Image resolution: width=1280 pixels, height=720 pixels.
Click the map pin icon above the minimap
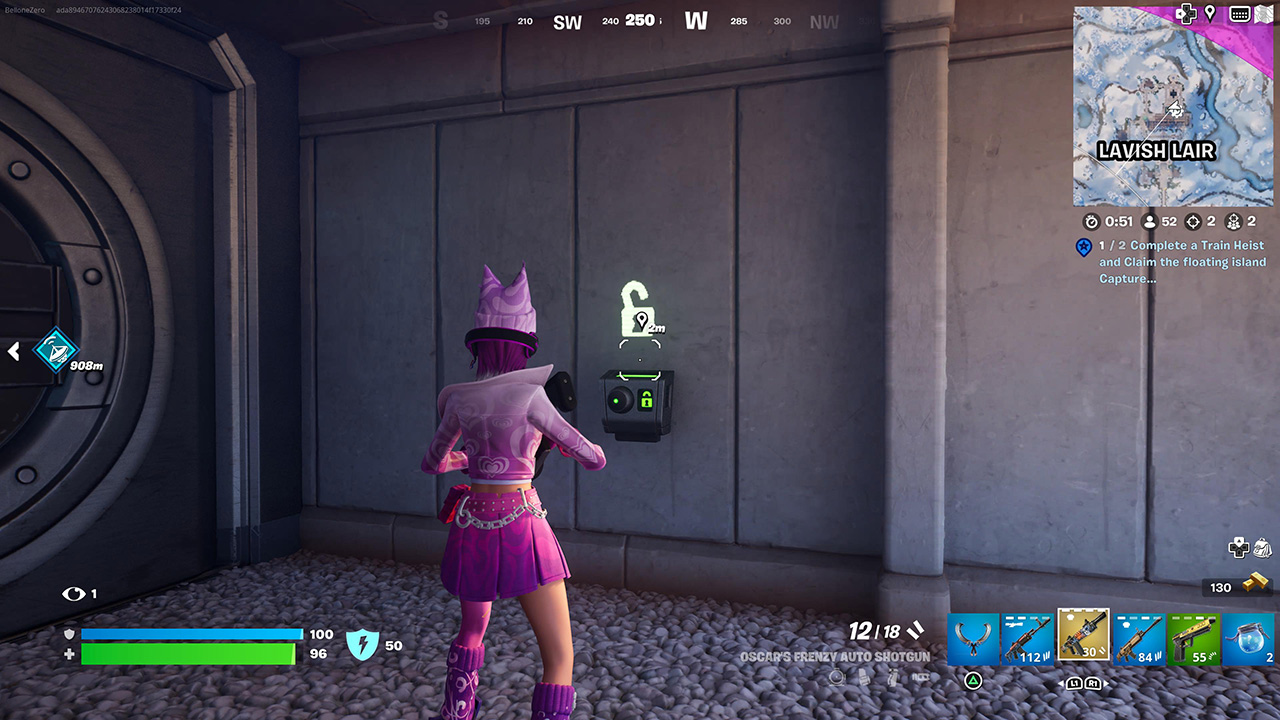click(x=1210, y=13)
